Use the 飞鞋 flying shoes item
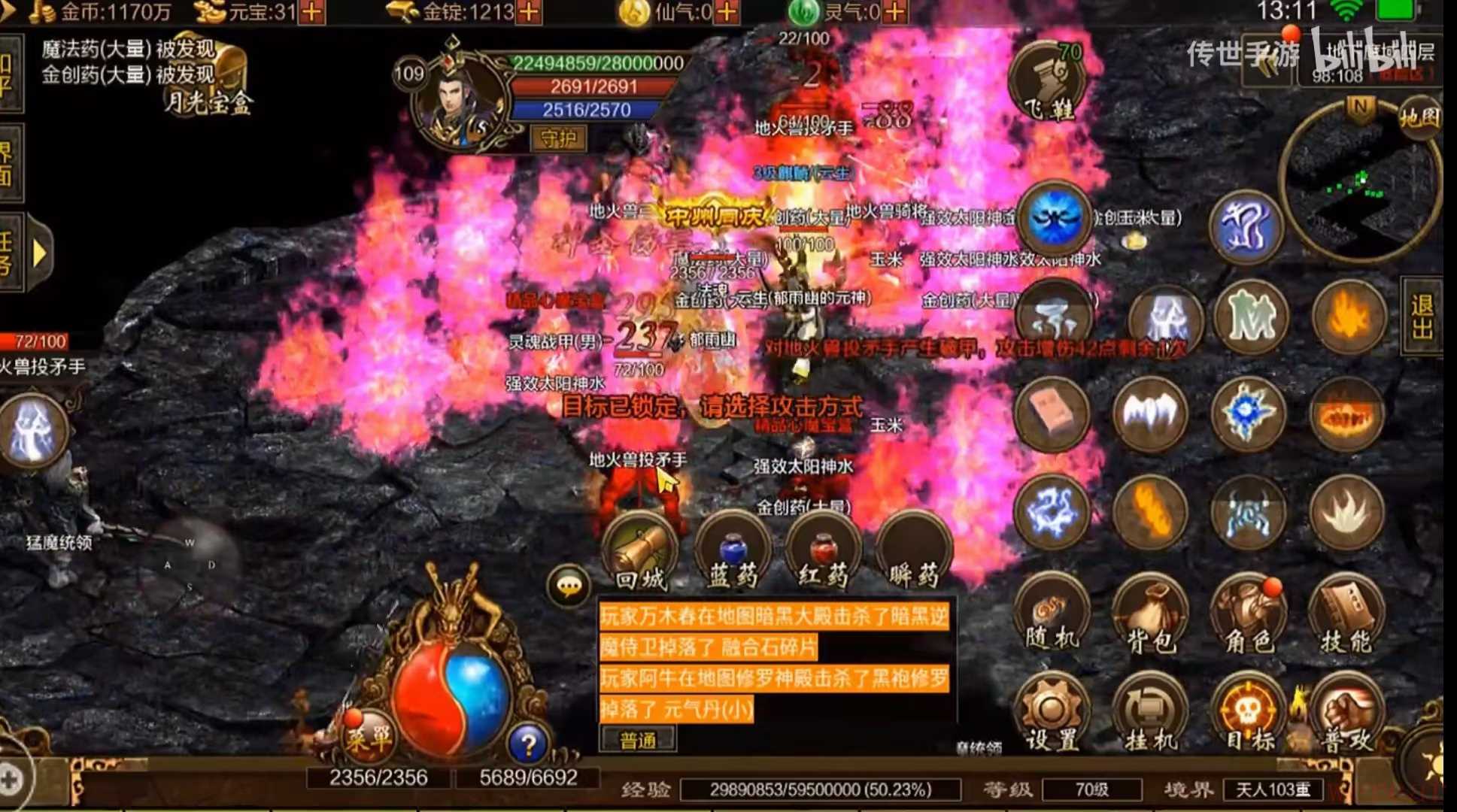The image size is (1457, 812). pyautogui.click(x=1046, y=84)
